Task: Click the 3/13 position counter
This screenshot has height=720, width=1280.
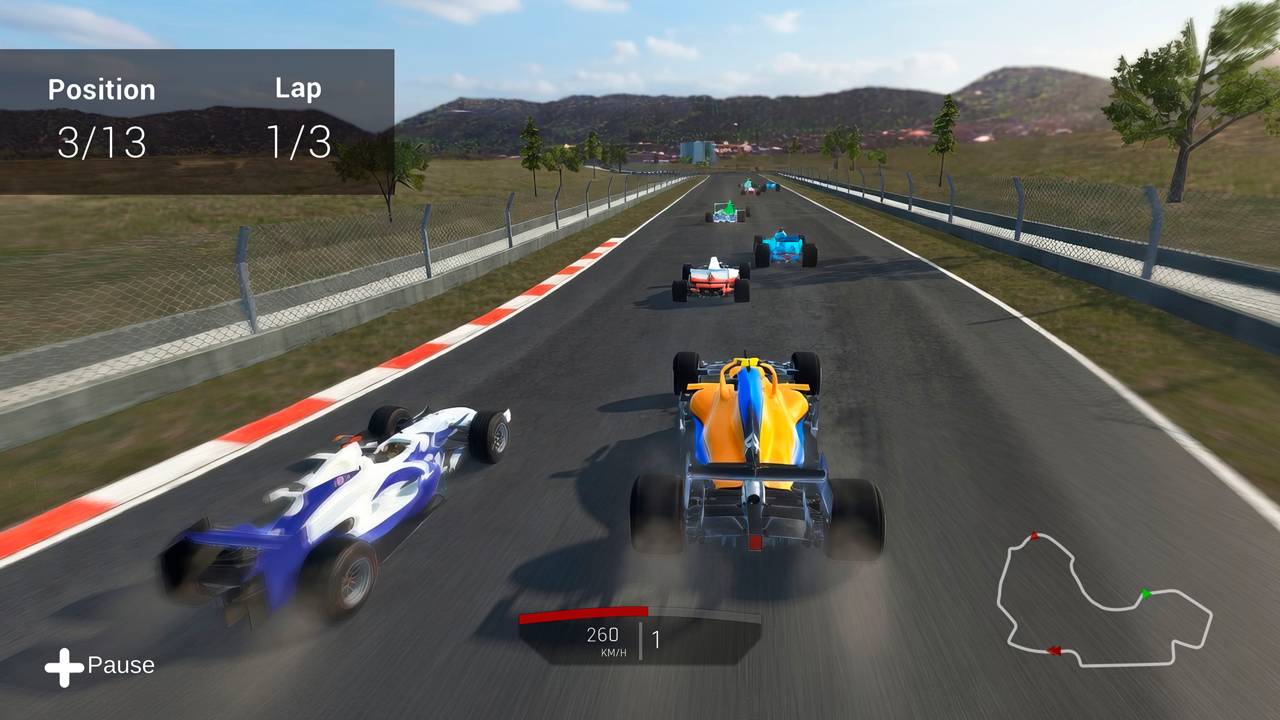Action: [103, 142]
